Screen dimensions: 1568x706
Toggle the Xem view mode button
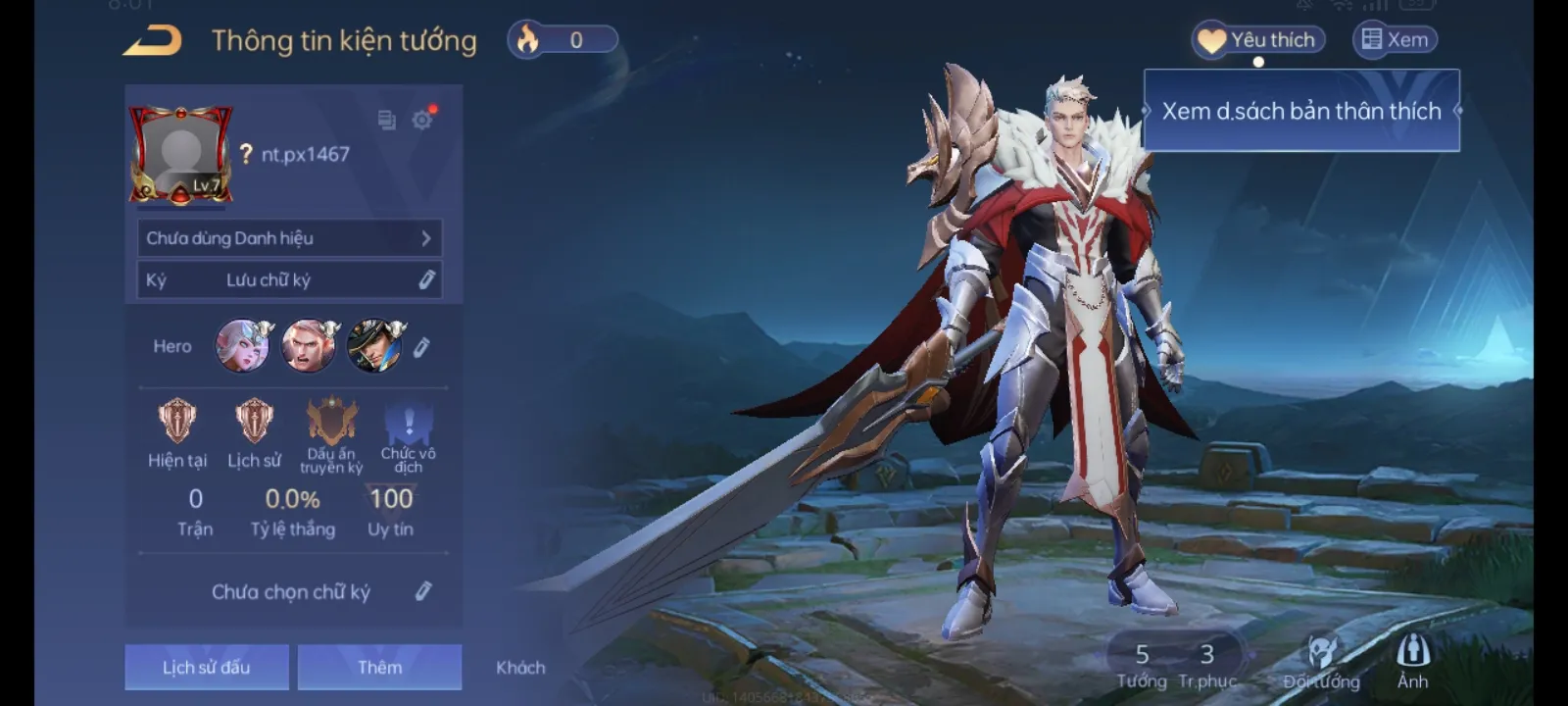point(1396,39)
